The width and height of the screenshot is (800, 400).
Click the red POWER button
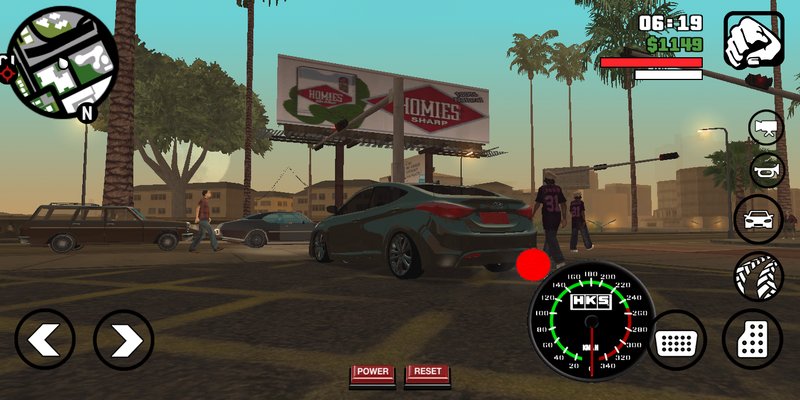point(372,373)
